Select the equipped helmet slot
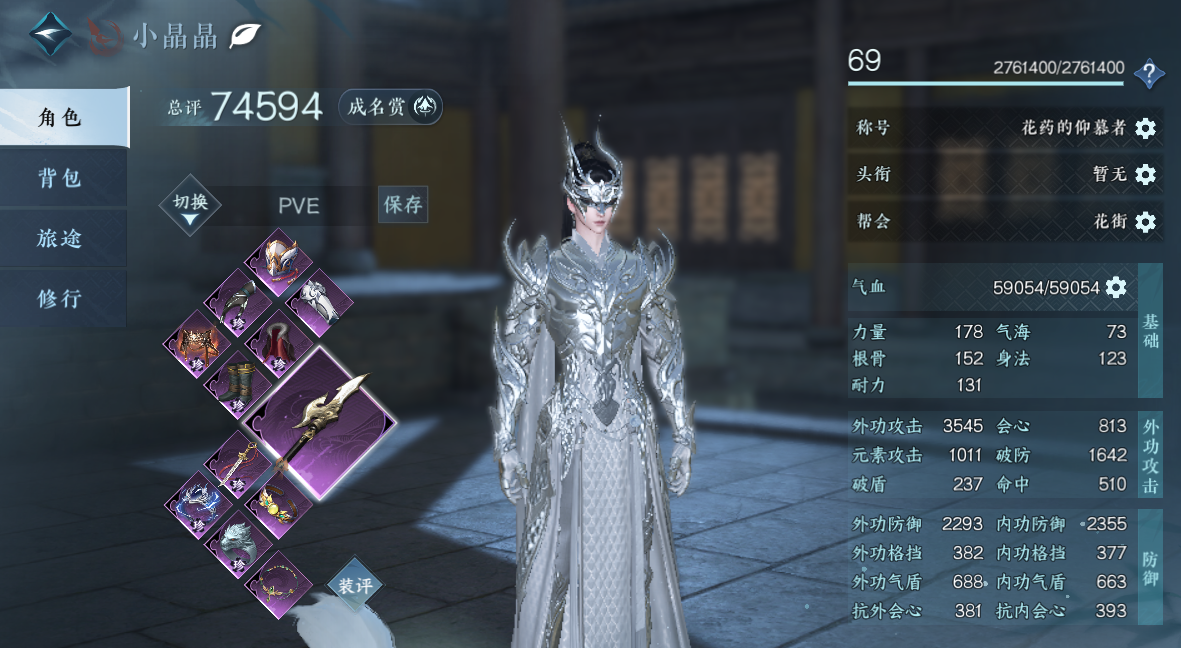Viewport: 1181px width, 648px height. click(278, 257)
